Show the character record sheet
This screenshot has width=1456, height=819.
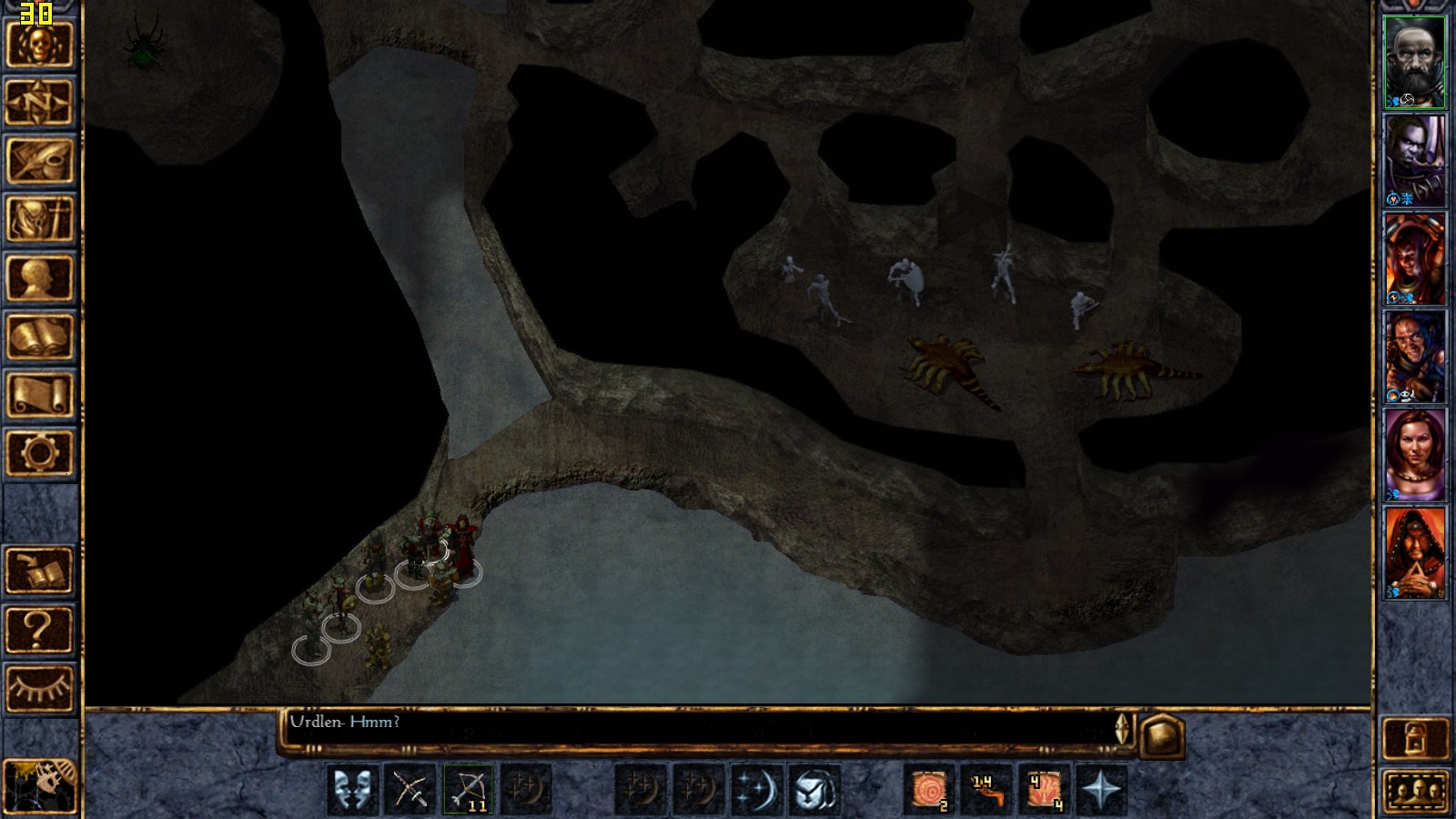point(39,278)
